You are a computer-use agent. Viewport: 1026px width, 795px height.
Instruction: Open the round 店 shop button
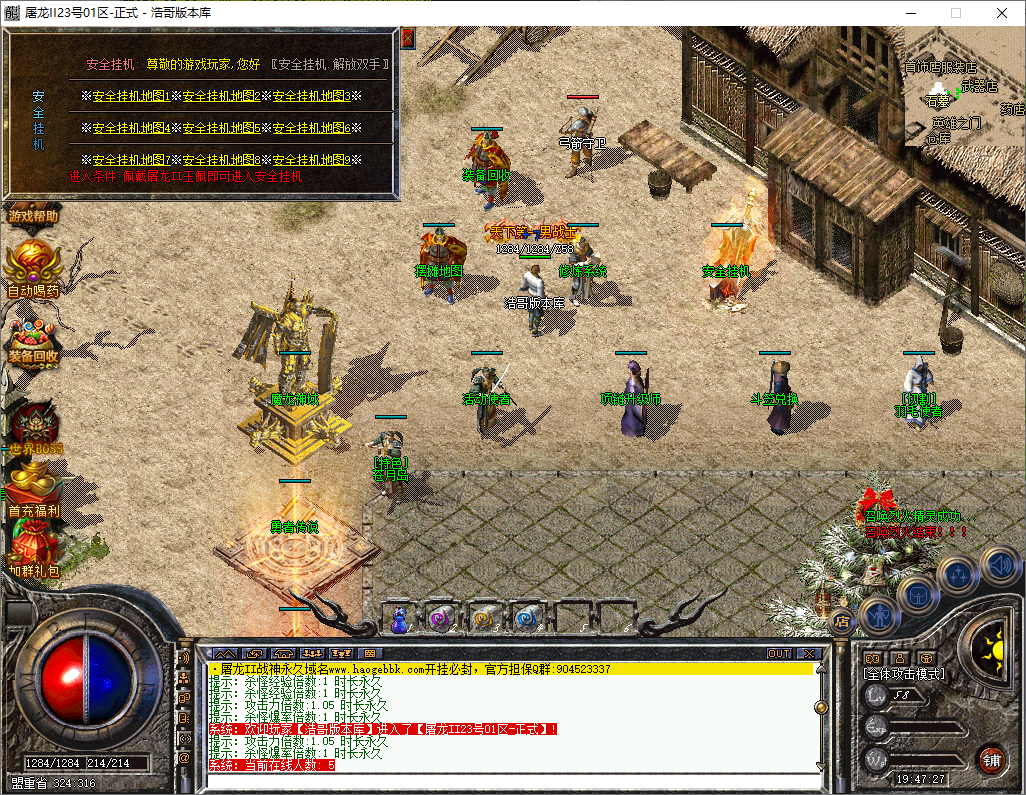(841, 622)
